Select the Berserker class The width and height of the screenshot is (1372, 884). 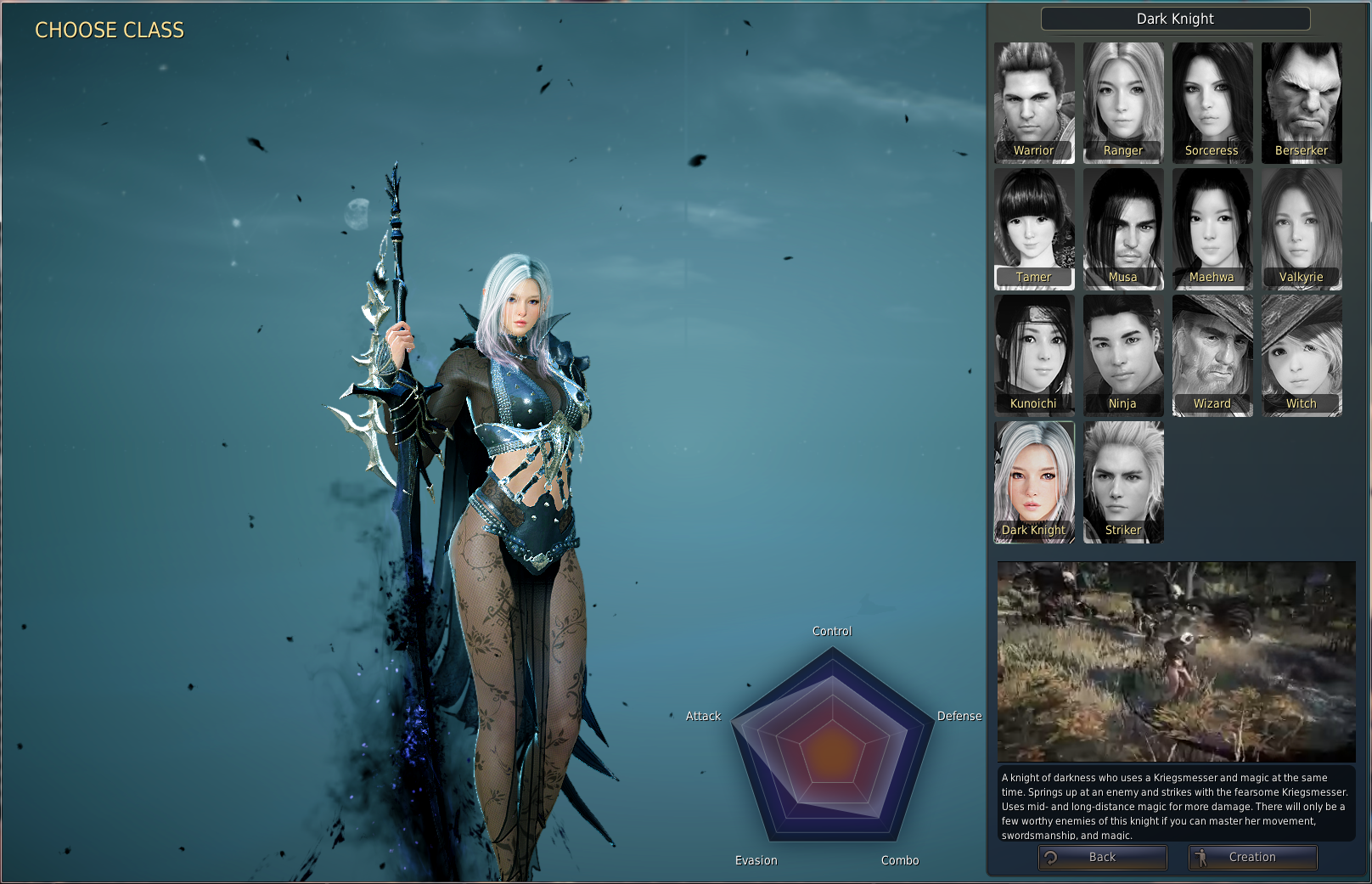click(1302, 102)
